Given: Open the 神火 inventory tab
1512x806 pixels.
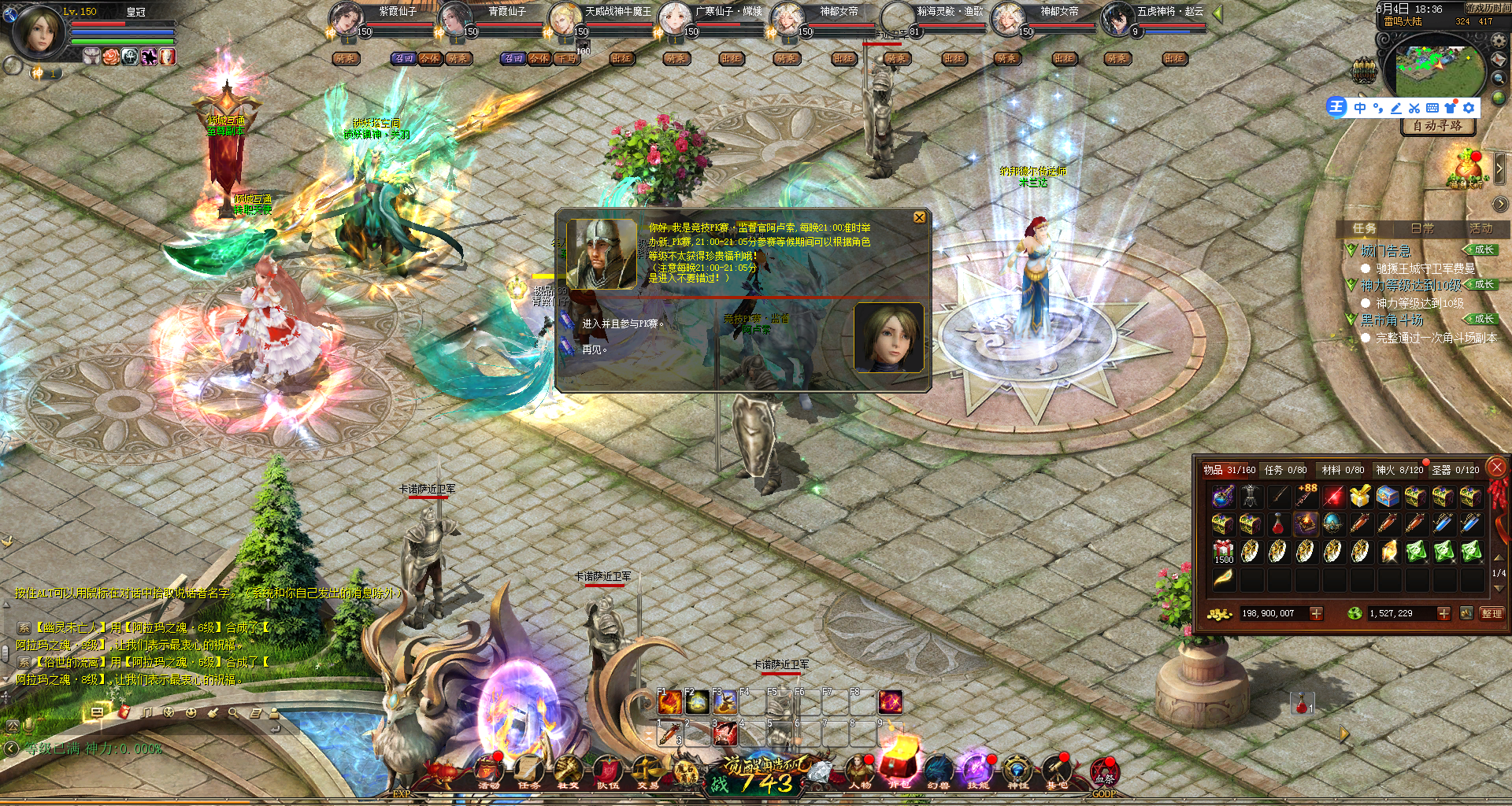Looking at the screenshot, I should [1399, 470].
